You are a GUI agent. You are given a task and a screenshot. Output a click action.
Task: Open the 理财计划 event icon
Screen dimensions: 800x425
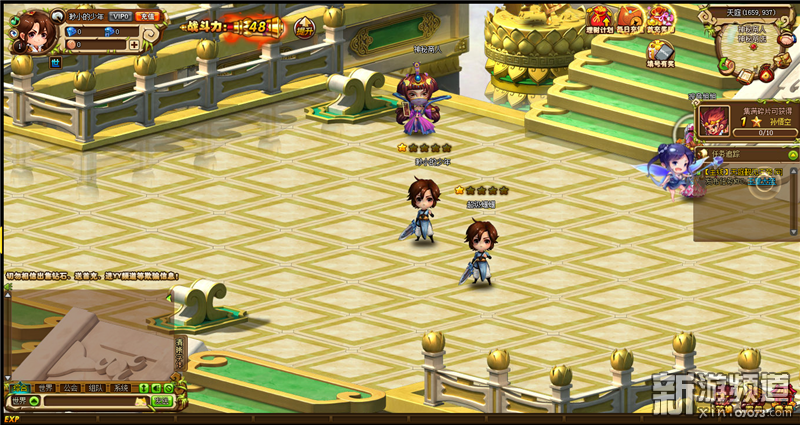[602, 19]
